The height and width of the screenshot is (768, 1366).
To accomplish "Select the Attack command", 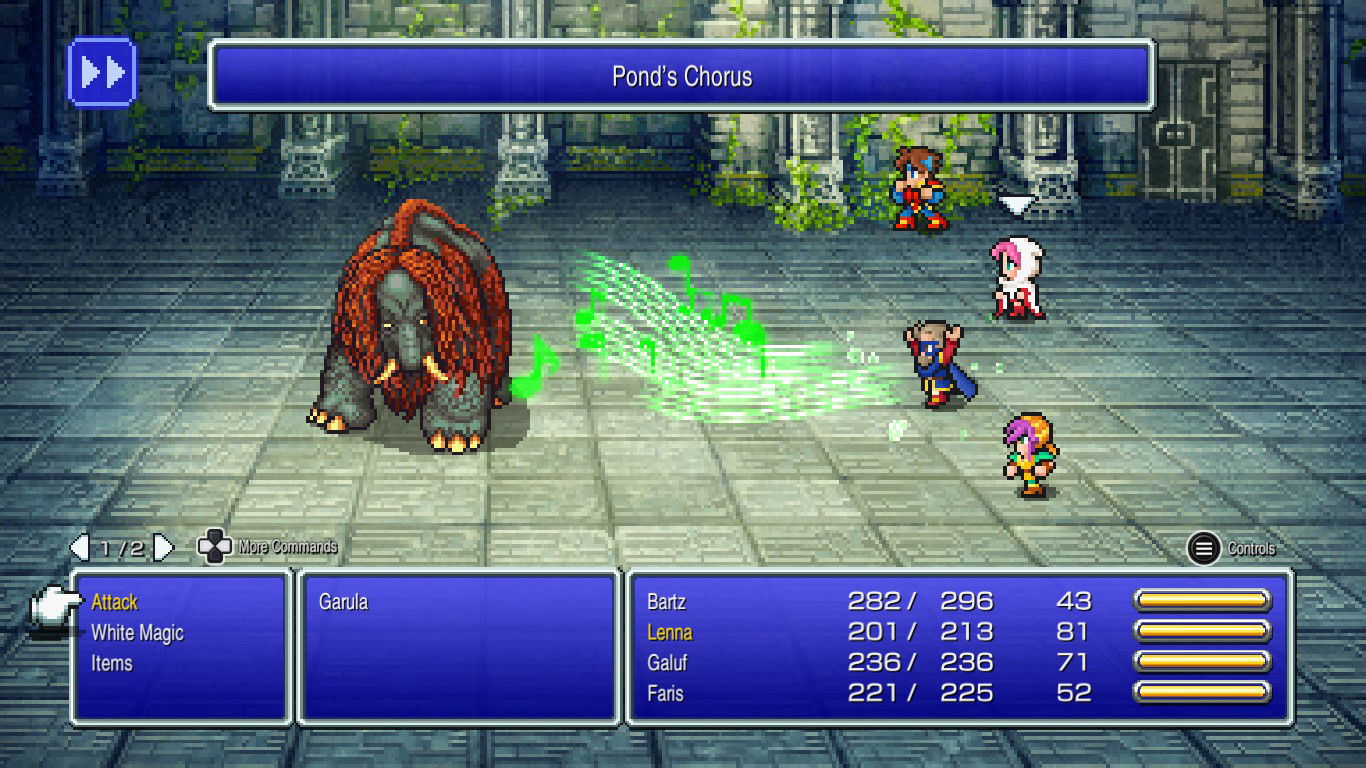I will pyautogui.click(x=113, y=602).
